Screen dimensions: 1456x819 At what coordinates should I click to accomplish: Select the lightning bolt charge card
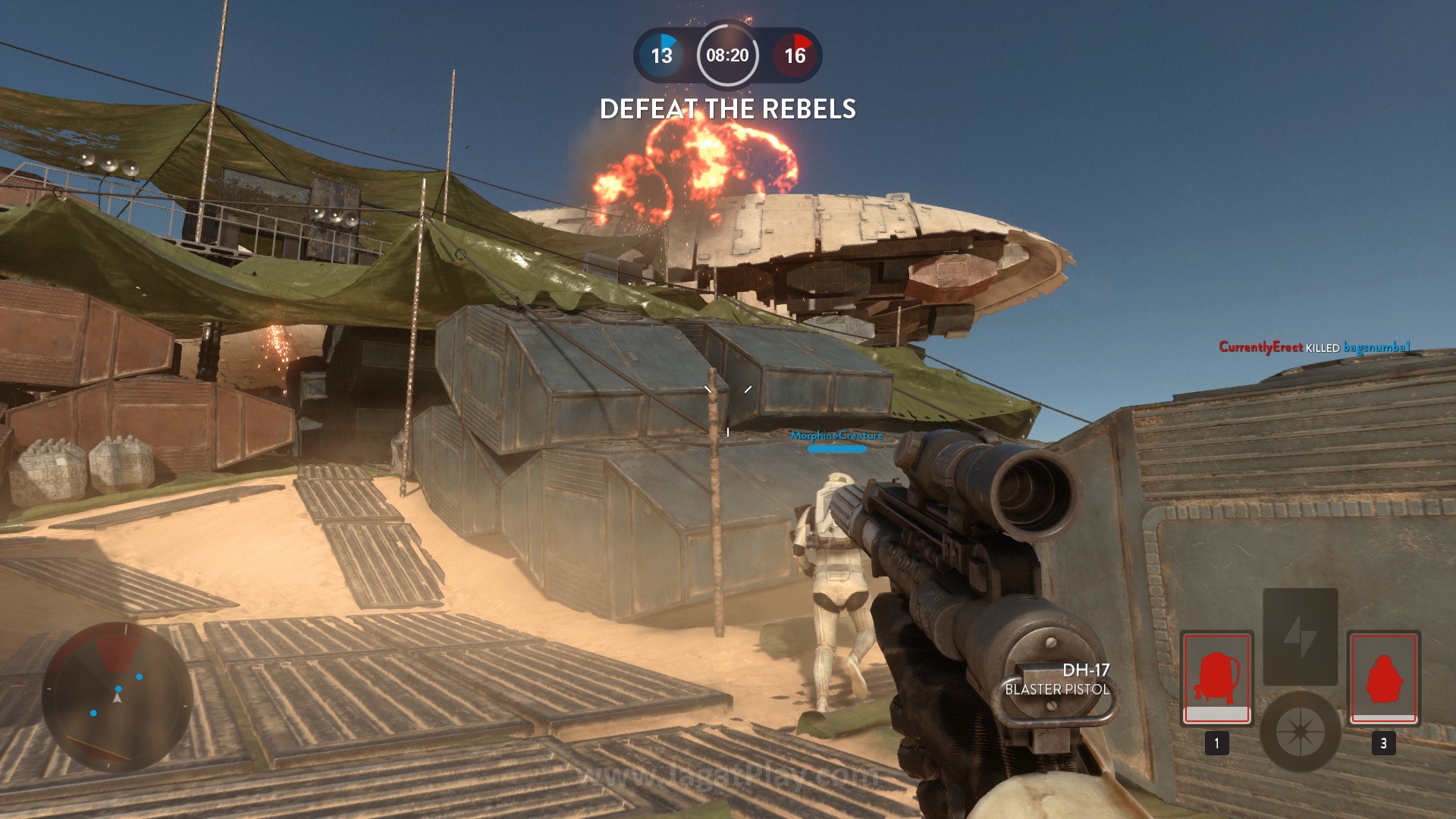click(x=1300, y=636)
